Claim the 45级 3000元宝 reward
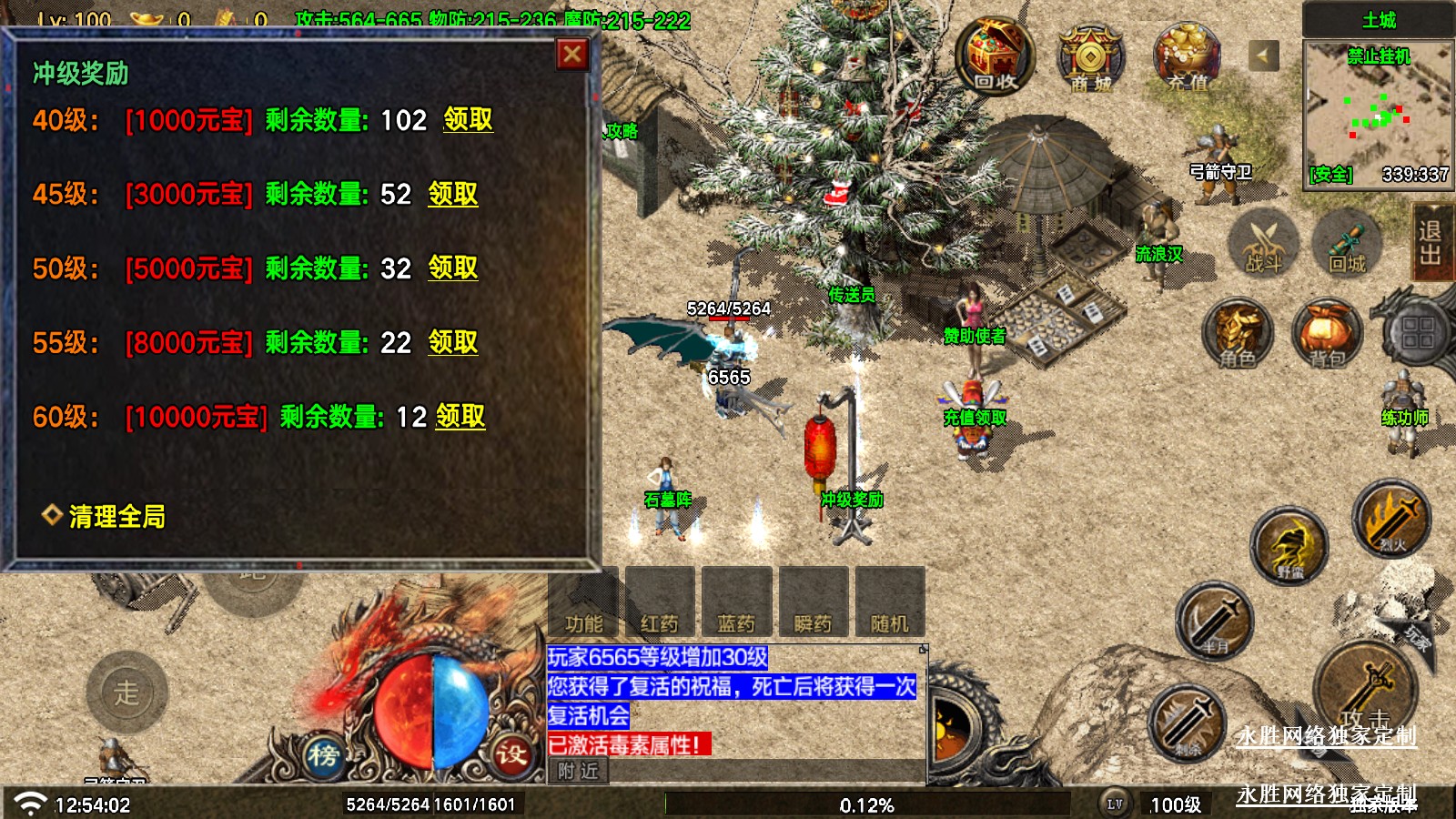This screenshot has width=1456, height=819. [452, 194]
